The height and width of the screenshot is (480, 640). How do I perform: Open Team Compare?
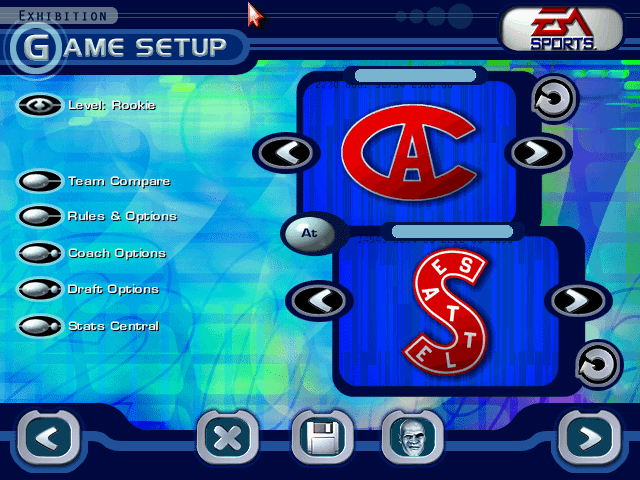40,181
